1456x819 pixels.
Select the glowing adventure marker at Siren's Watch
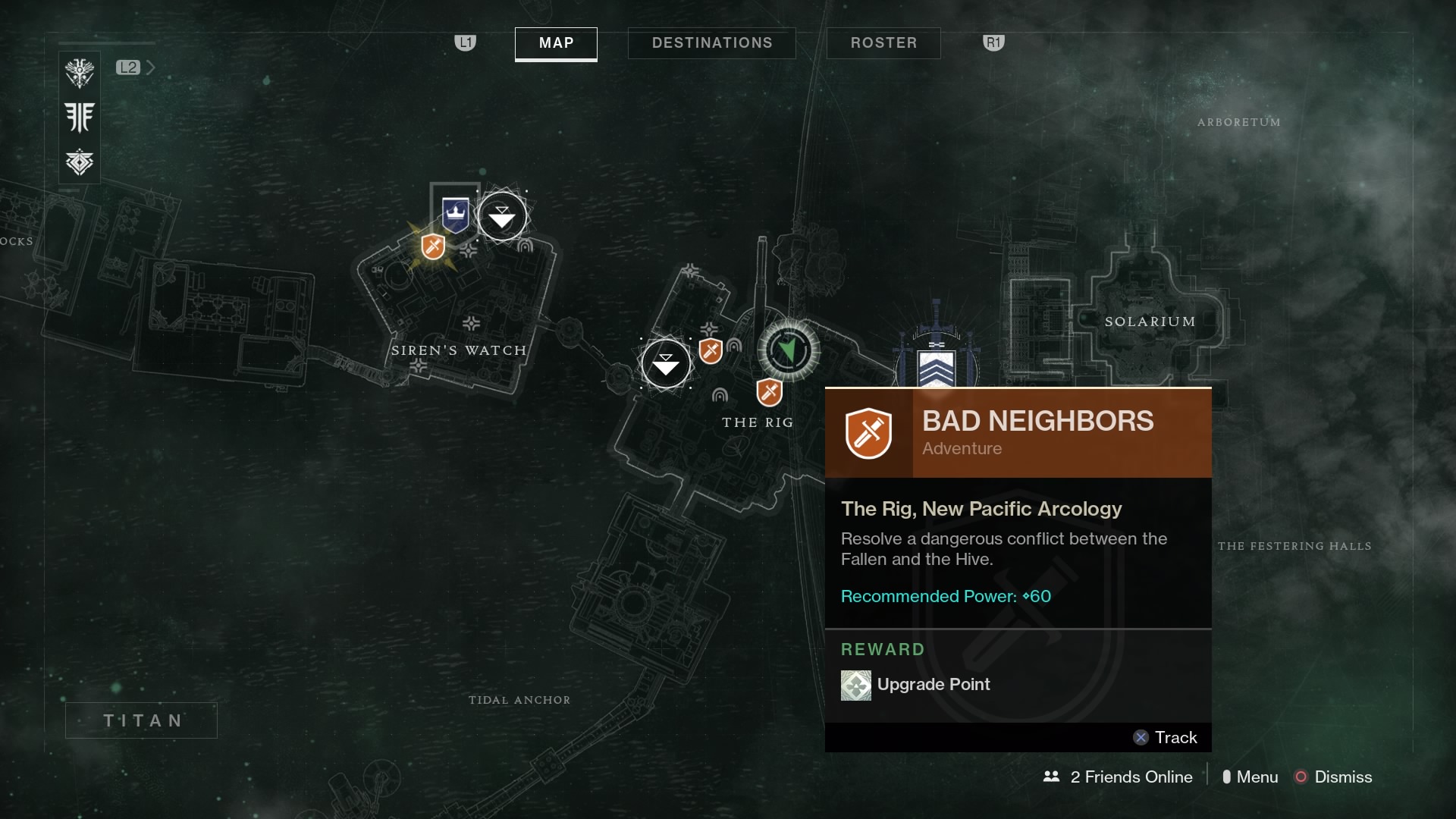coord(433,246)
